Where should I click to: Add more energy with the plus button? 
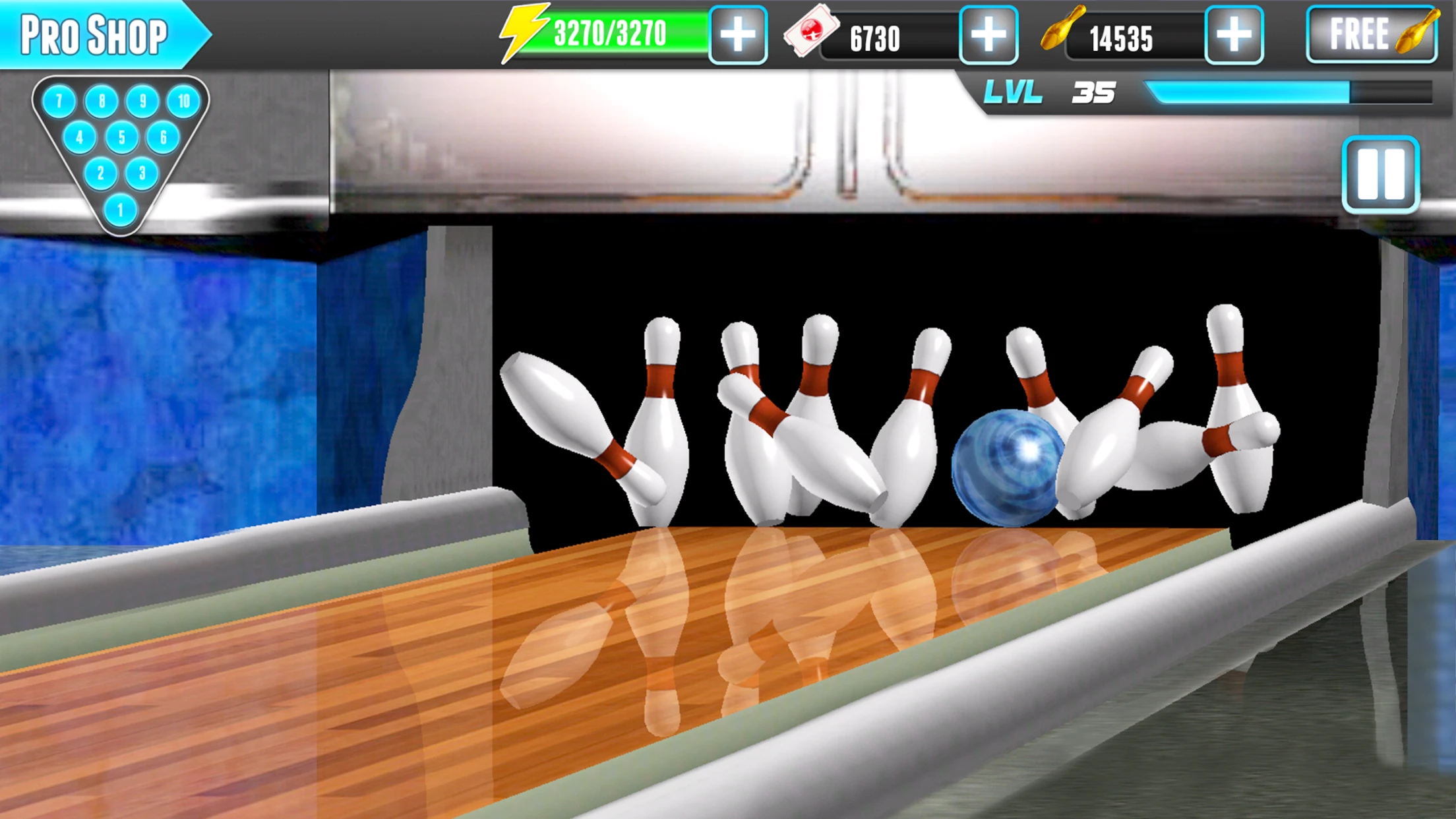pyautogui.click(x=737, y=34)
